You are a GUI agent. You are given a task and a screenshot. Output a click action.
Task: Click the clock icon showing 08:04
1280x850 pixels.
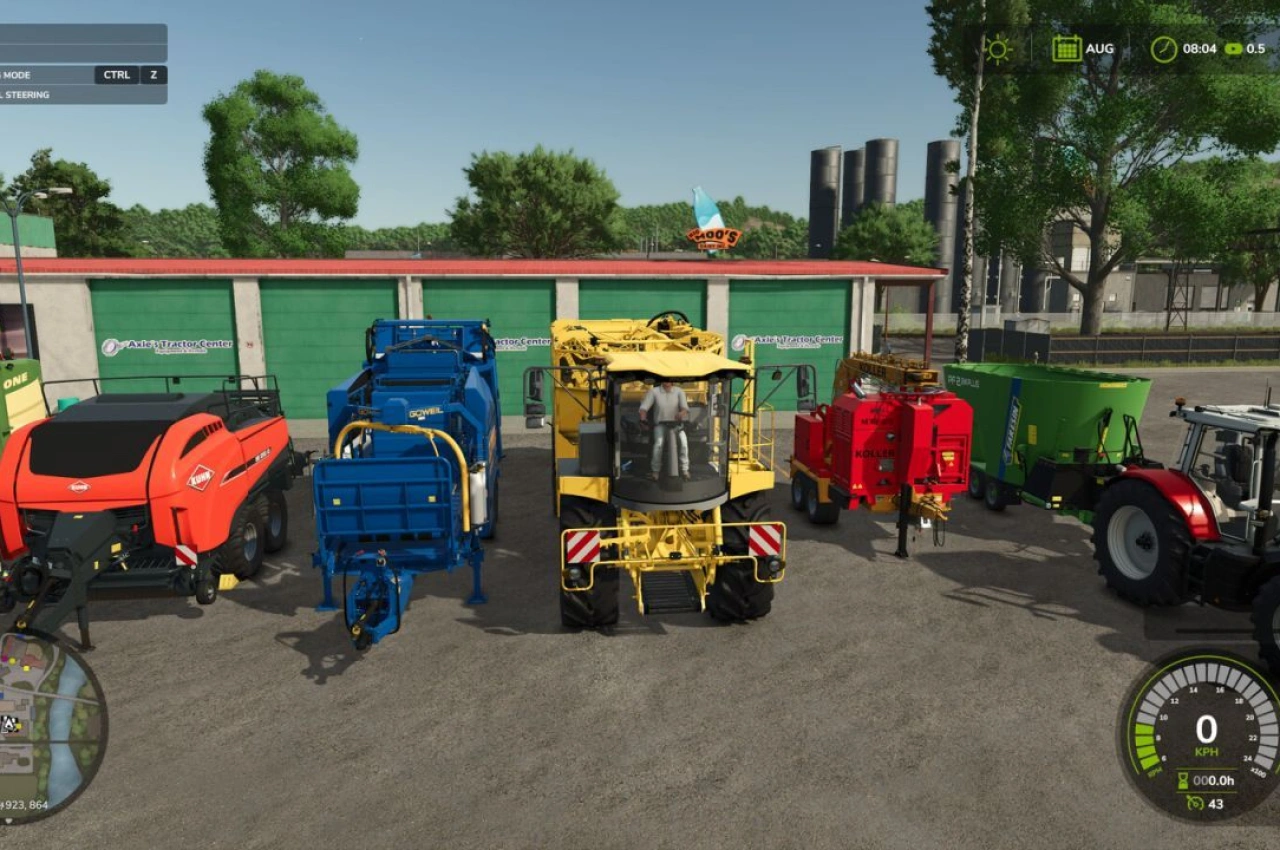point(1162,47)
